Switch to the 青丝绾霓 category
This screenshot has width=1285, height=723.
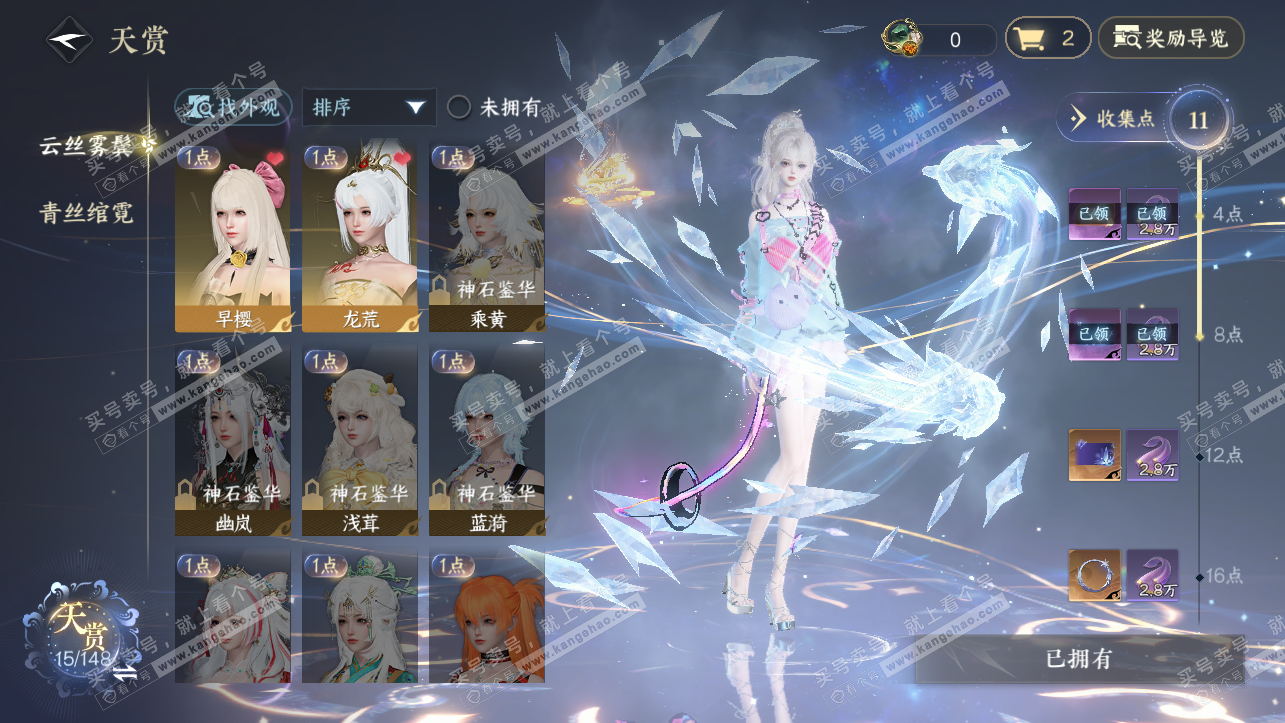tap(87, 212)
